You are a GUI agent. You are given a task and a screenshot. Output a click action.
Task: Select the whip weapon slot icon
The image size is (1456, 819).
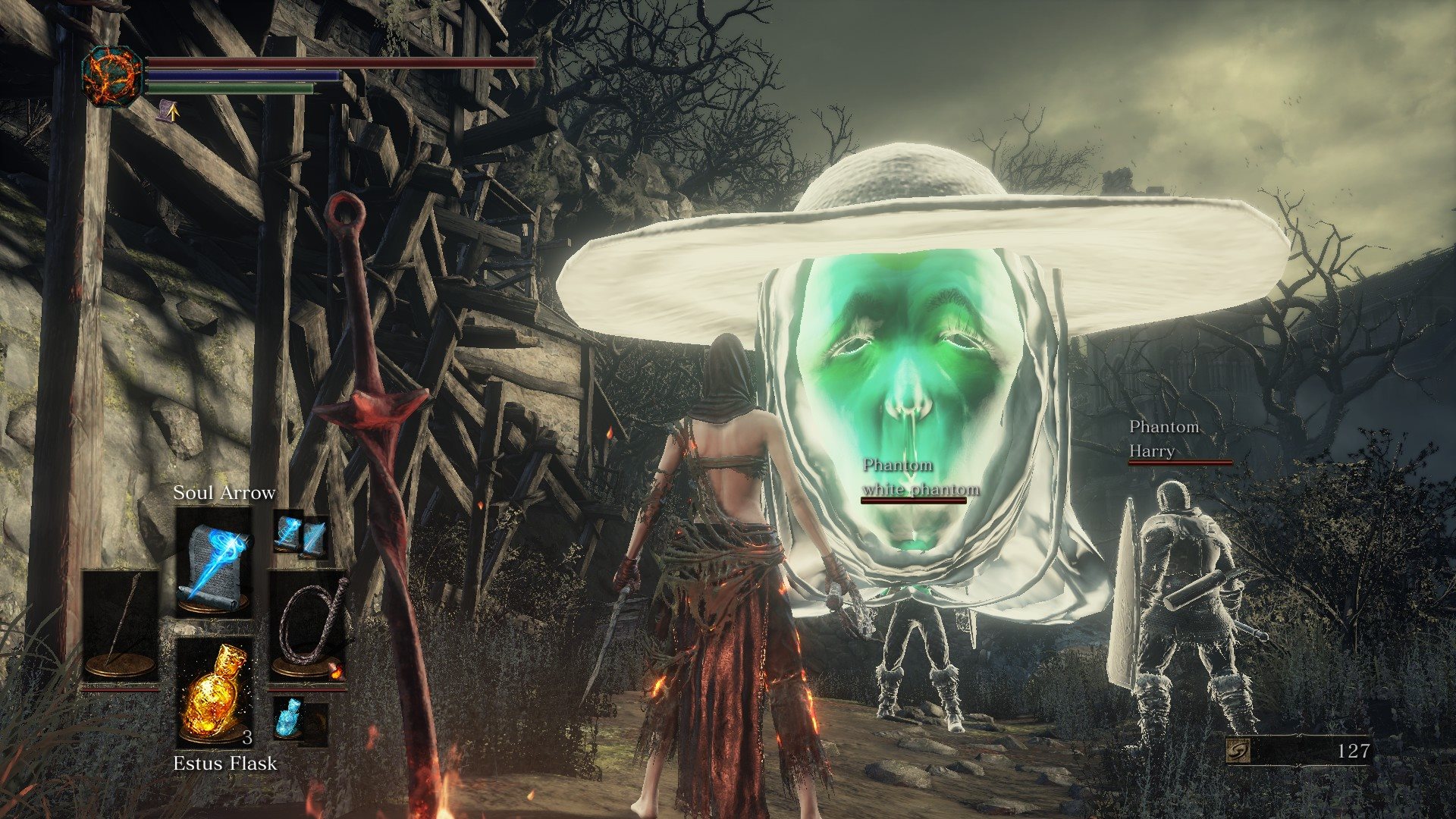tap(306, 620)
